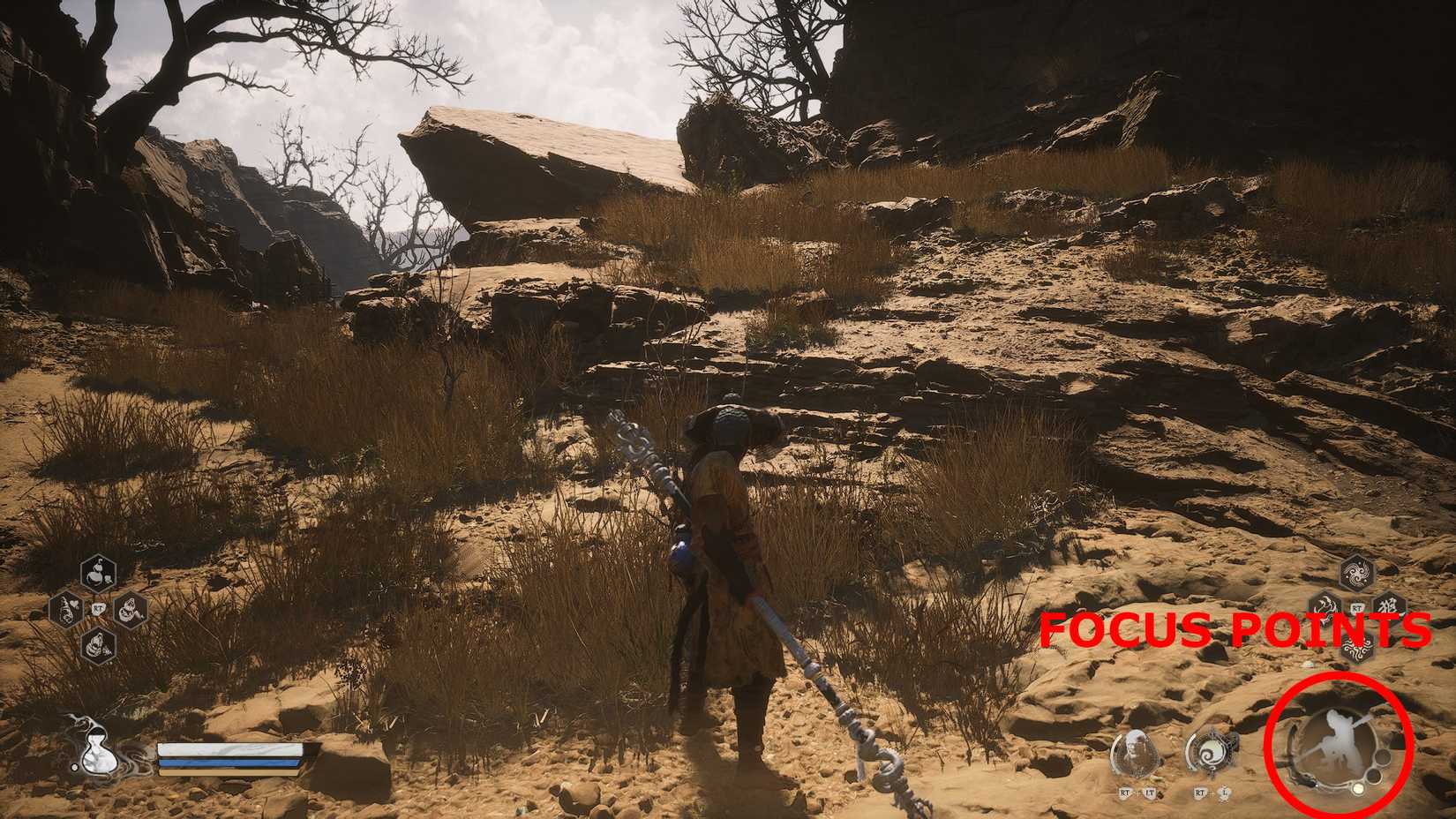1456x819 pixels.
Task: Click the spirit portrait icon near the bottom right
Action: pyautogui.click(x=1135, y=752)
